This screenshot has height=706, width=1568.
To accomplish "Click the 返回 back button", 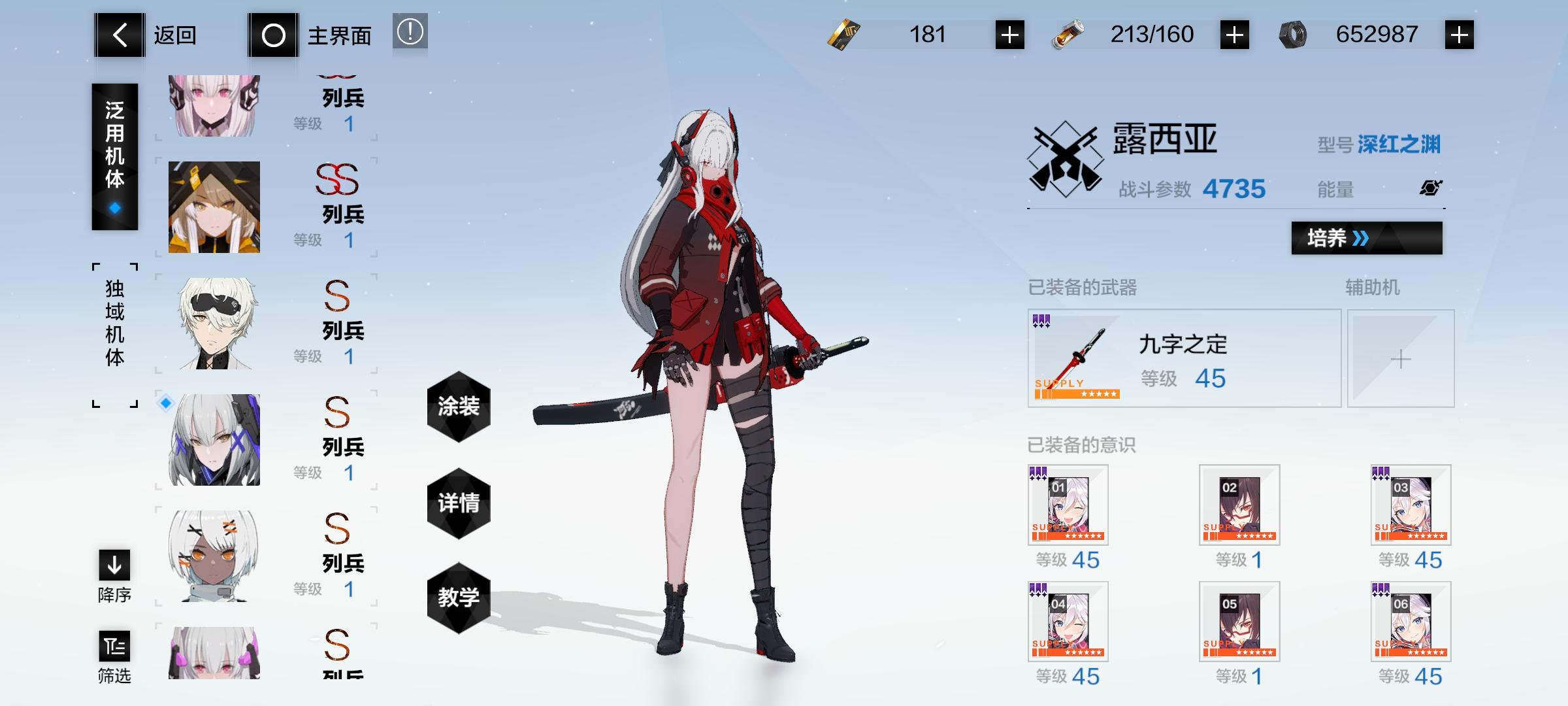I will [150, 35].
